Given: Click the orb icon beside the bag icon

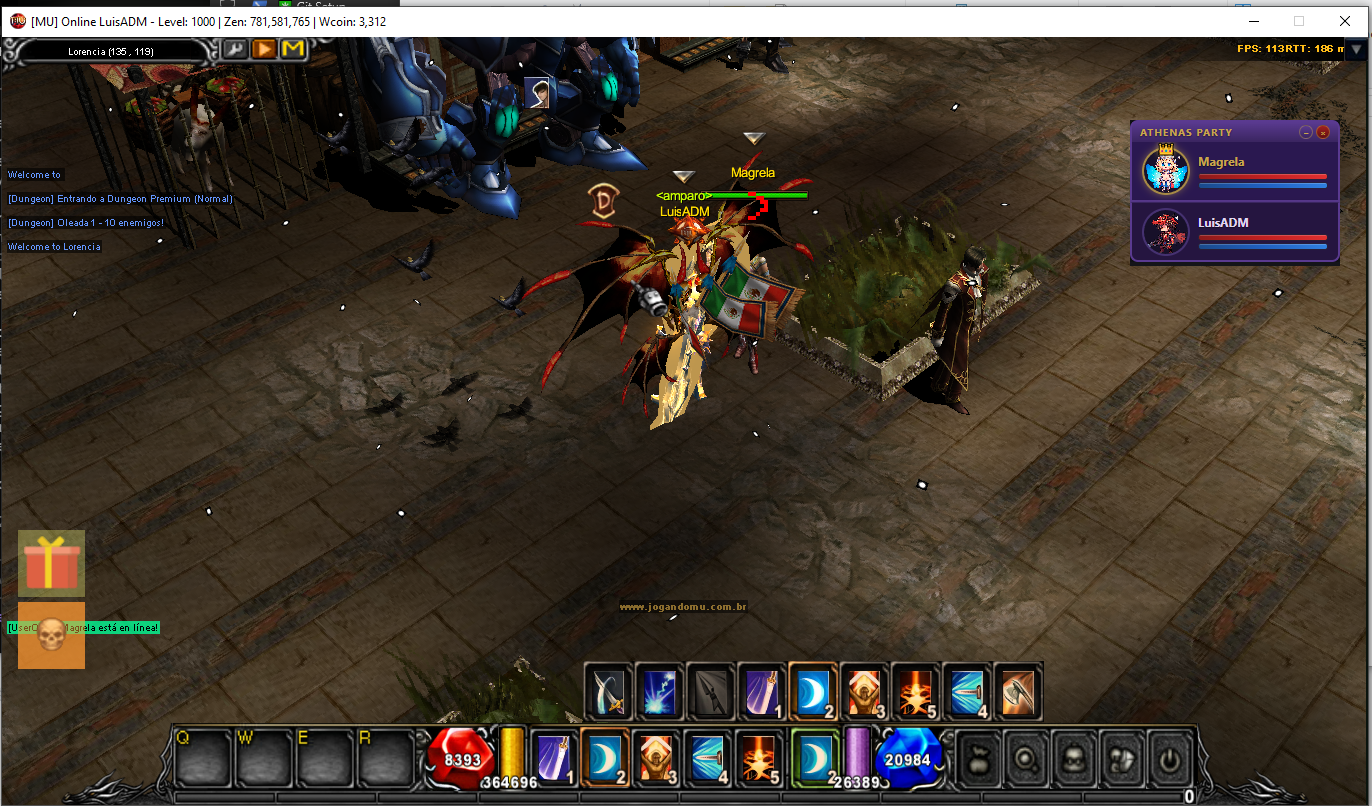Looking at the screenshot, I should click(x=1025, y=760).
